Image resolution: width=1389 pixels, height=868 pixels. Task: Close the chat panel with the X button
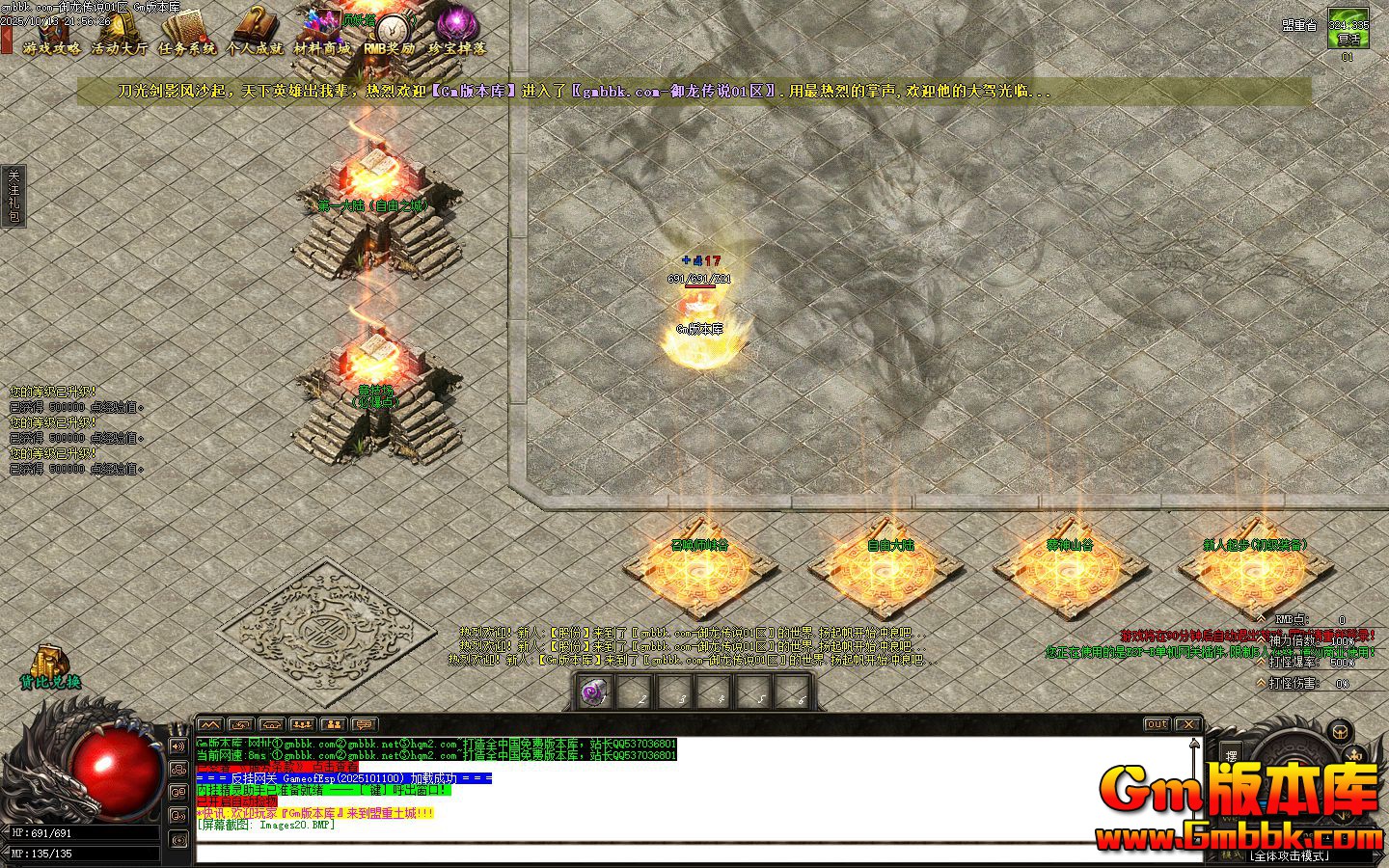click(x=1188, y=724)
